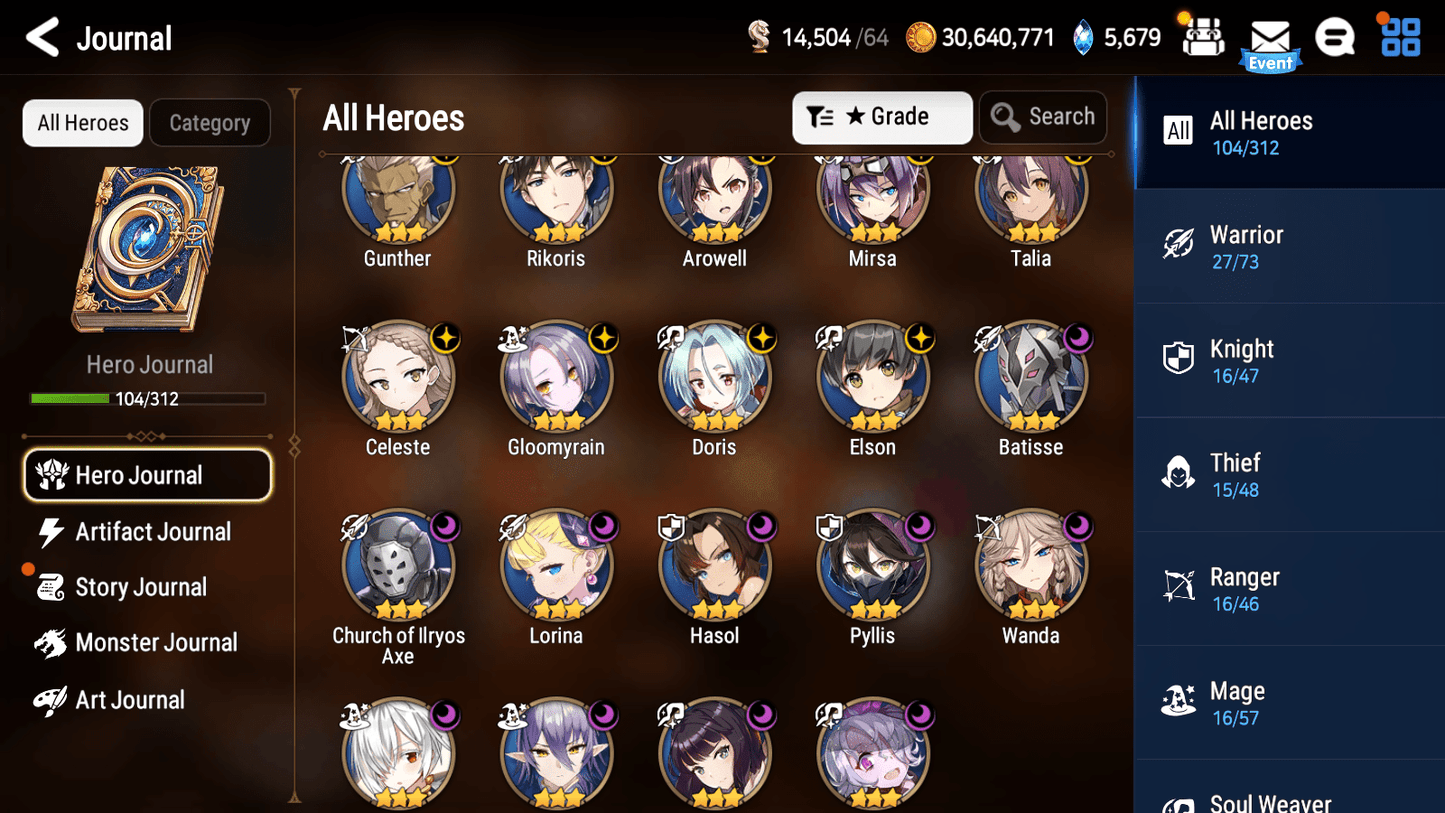
Task: Open the Search function
Action: tap(1043, 117)
